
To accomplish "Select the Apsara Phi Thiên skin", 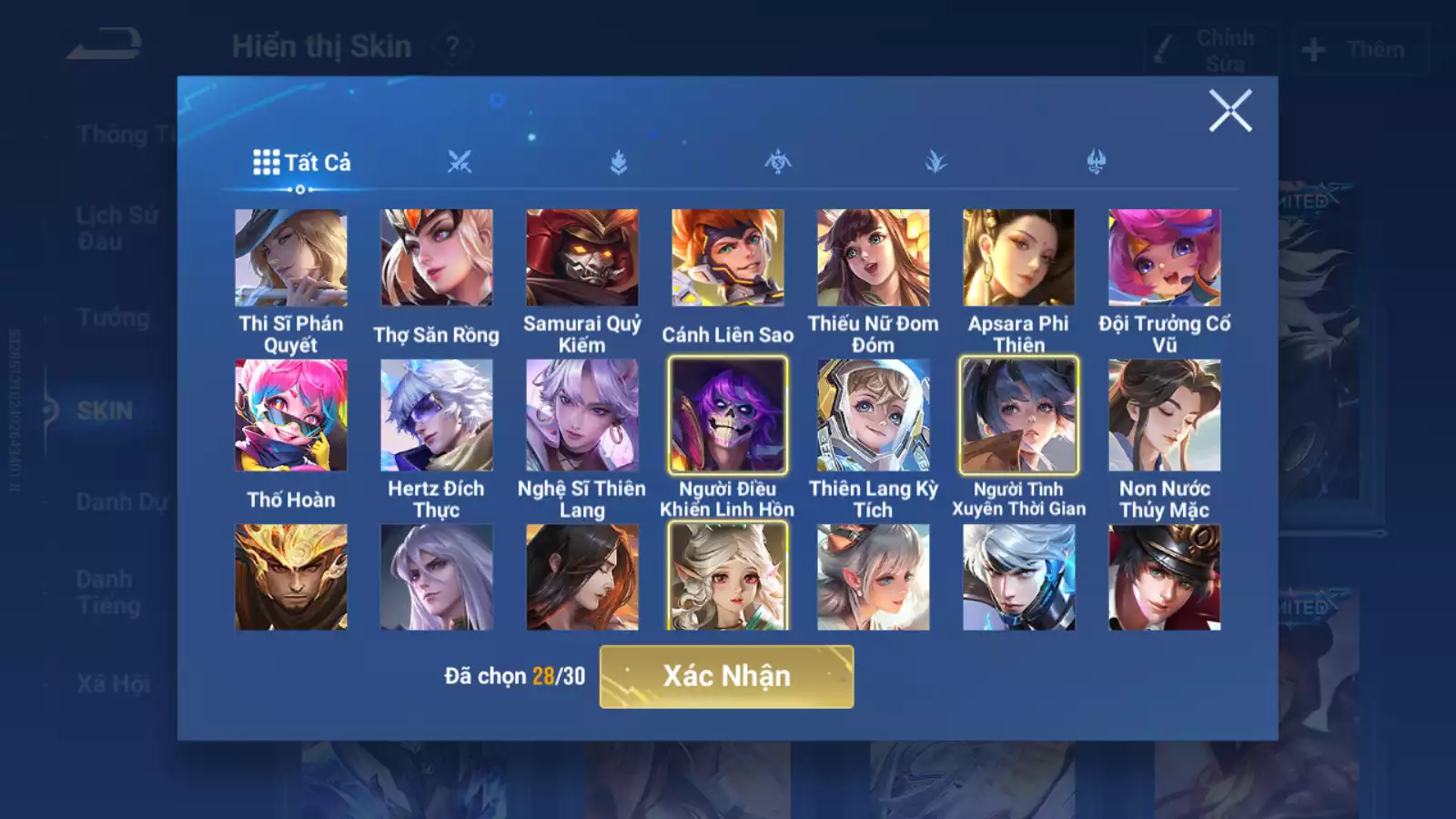I will (x=1019, y=258).
